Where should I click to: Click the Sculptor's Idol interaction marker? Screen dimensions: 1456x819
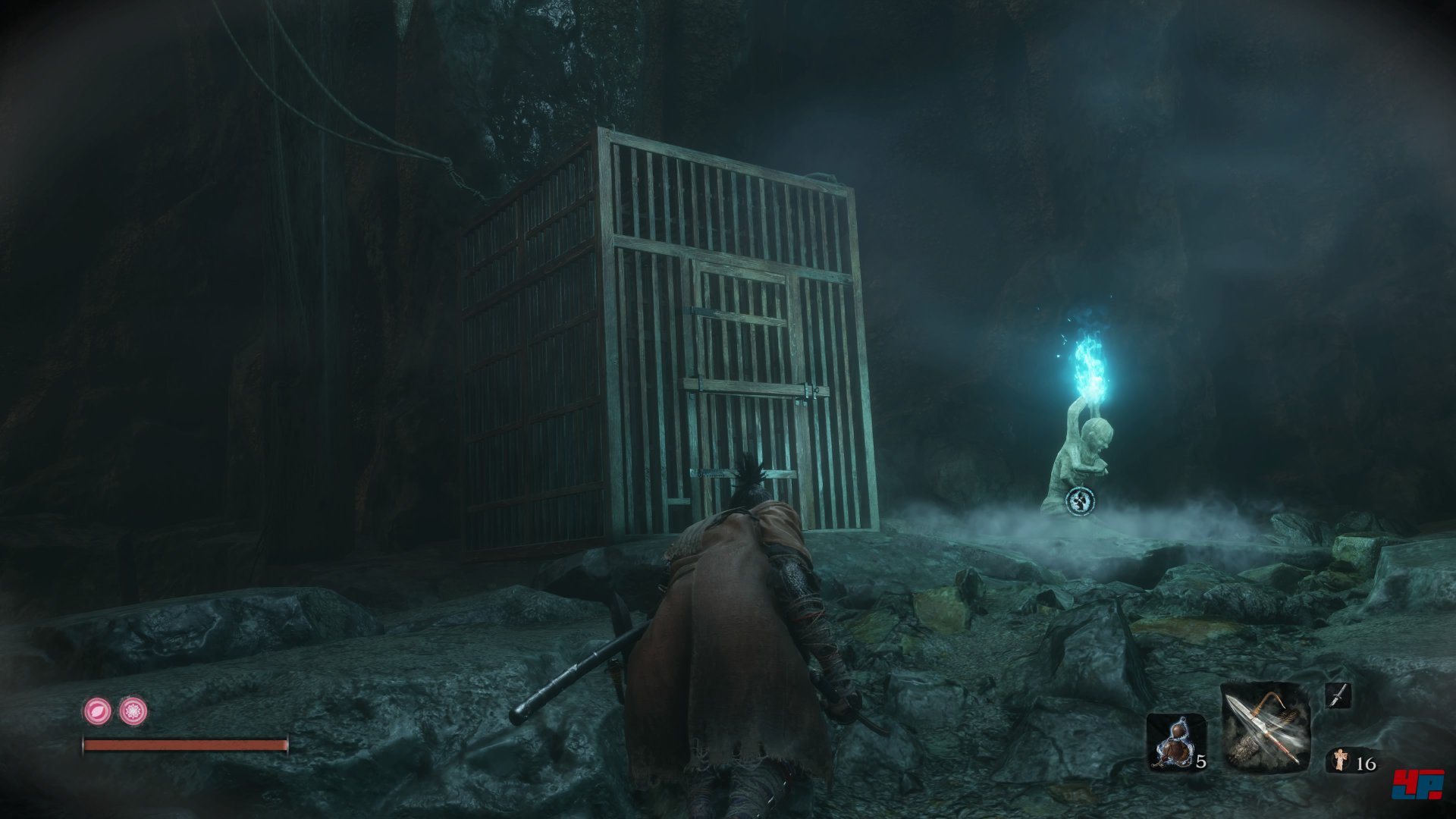pyautogui.click(x=1079, y=500)
